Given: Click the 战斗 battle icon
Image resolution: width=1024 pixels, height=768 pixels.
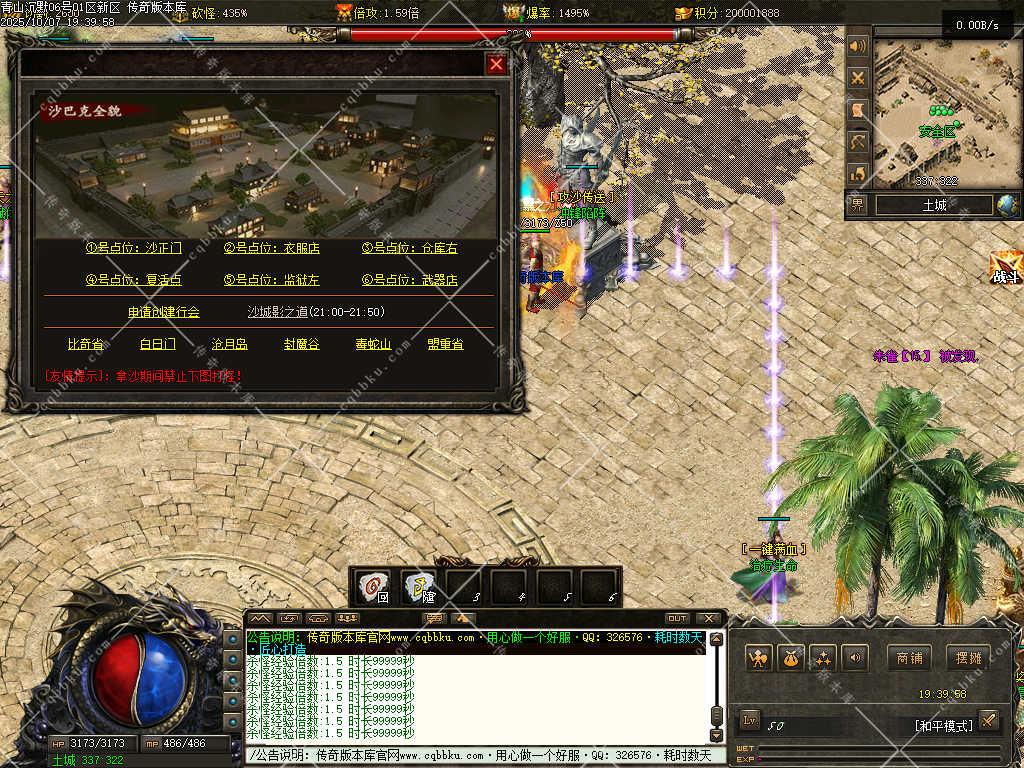Looking at the screenshot, I should (x=1005, y=268).
